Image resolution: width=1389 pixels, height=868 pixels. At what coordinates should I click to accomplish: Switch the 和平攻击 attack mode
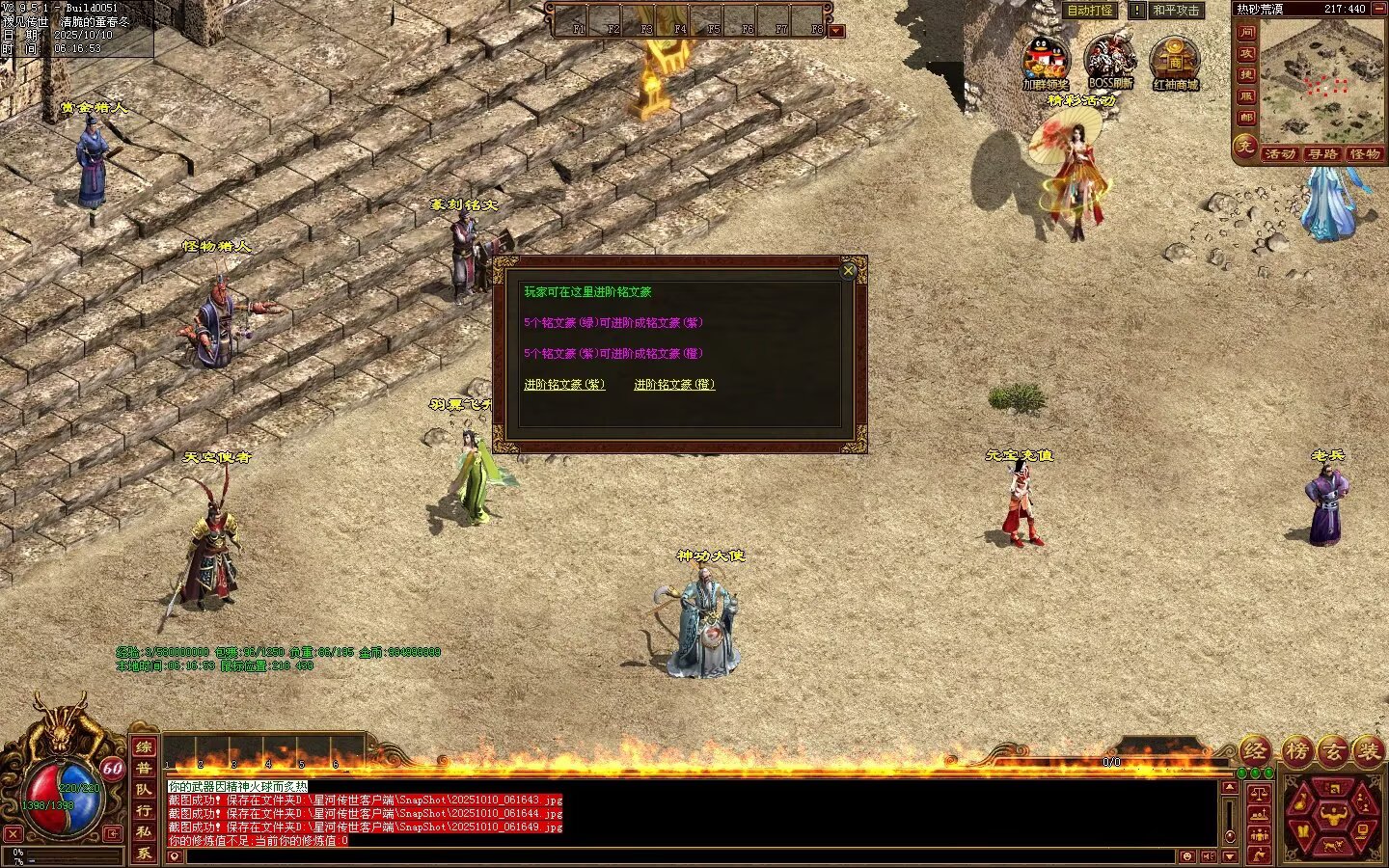point(1176,11)
